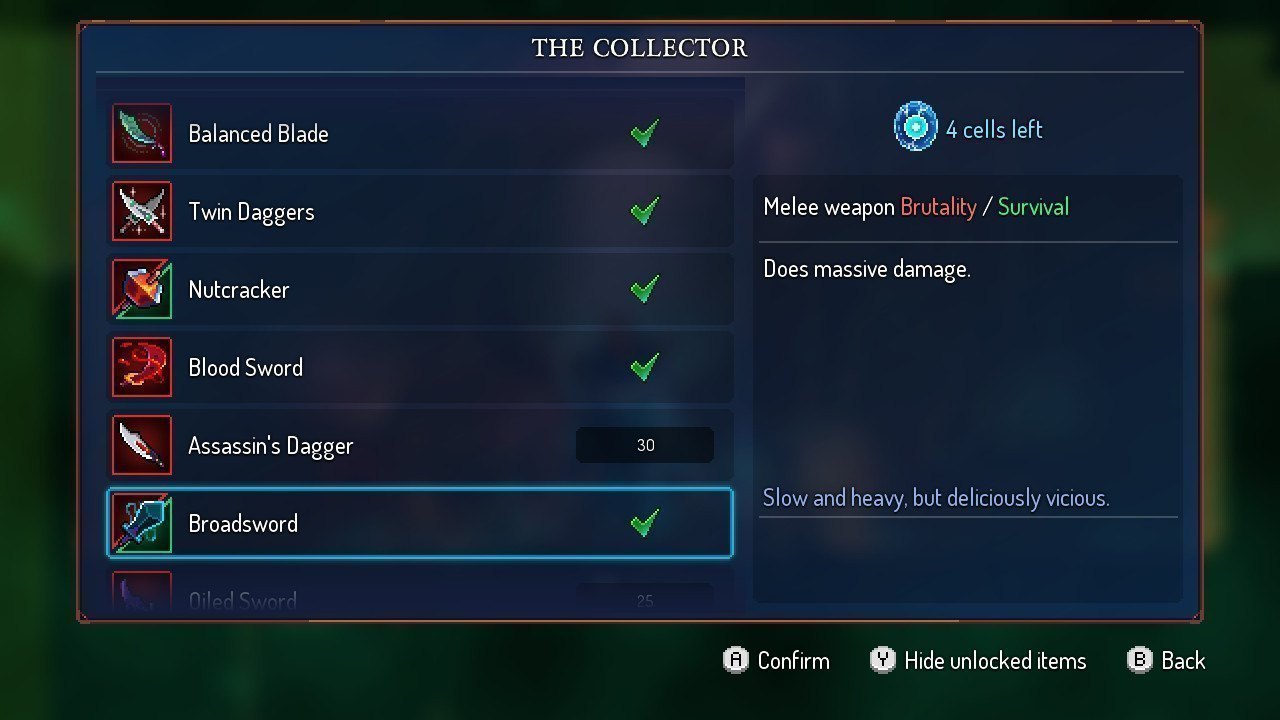Screen dimensions: 1280x720
Task: Choose the highlighted Broadsword row
Action: (x=420, y=523)
